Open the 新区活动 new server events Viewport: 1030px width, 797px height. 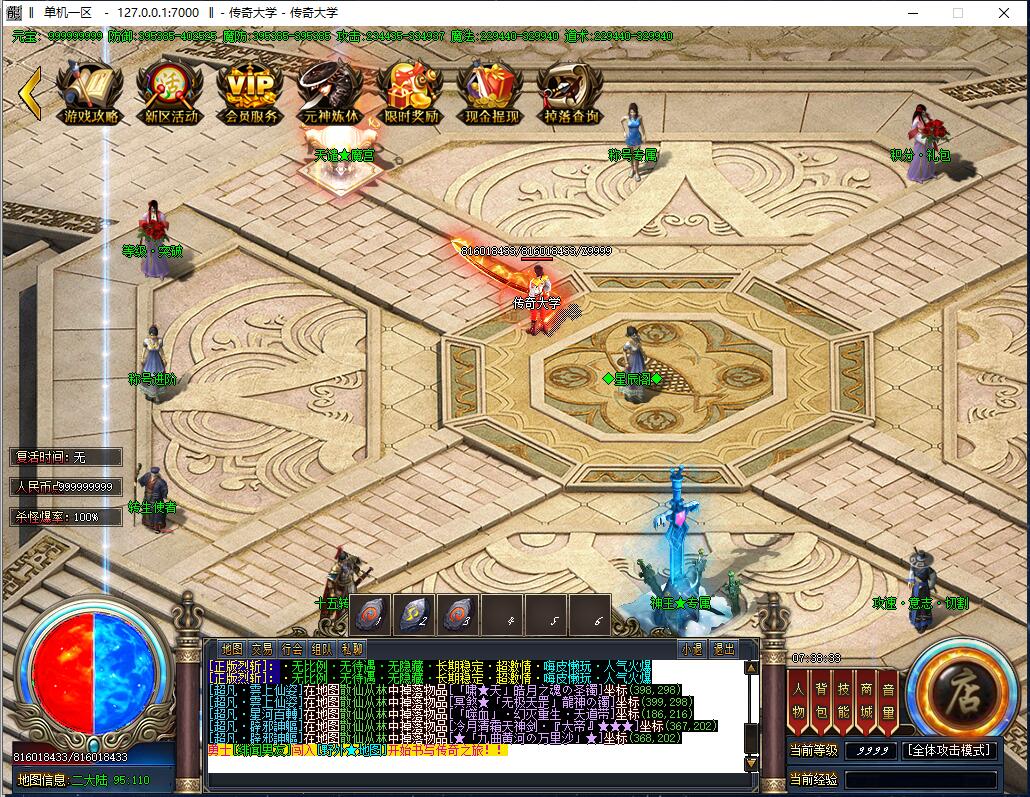coord(171,91)
